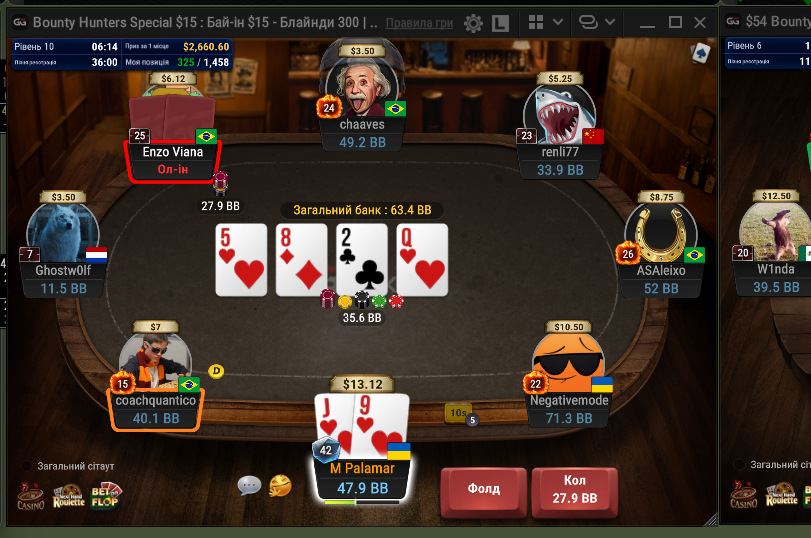Image resolution: width=811 pixels, height=538 pixels.
Task: Open table settings via the gear icon
Action: (473, 22)
